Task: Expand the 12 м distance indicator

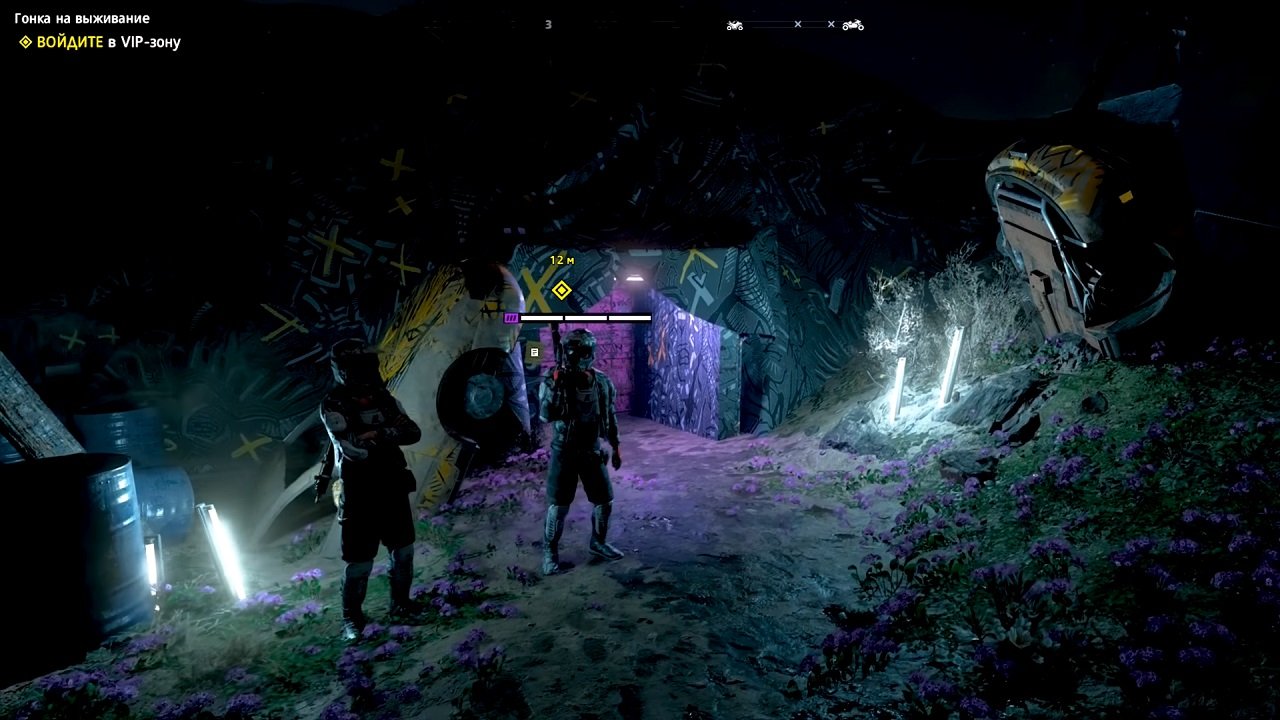Action: tap(561, 258)
